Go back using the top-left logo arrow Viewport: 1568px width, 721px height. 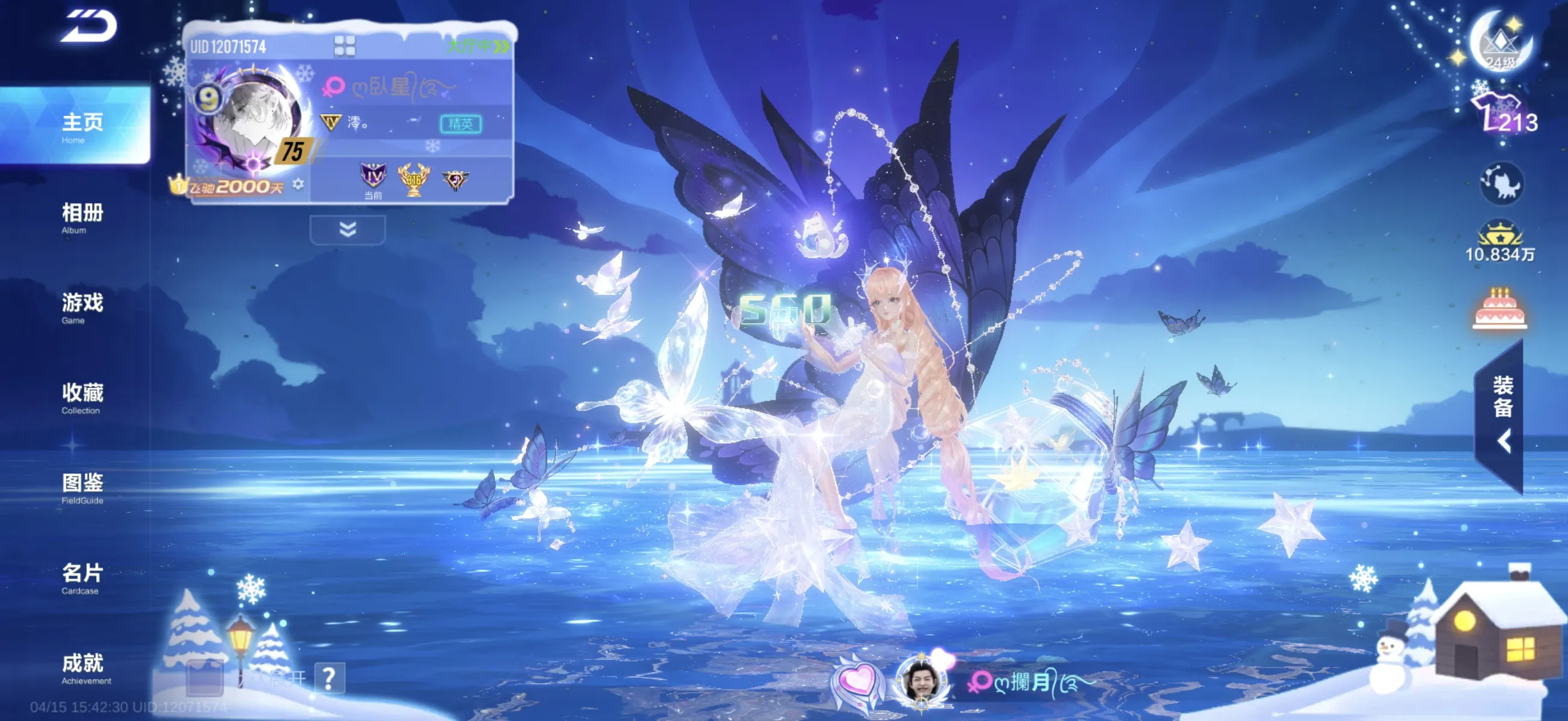coord(88,27)
